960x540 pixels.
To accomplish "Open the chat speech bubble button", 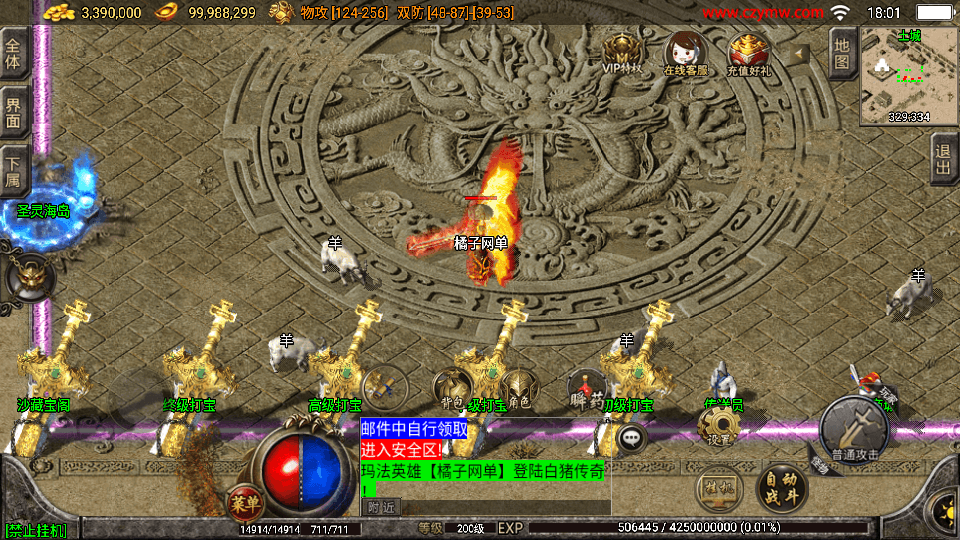I will tap(631, 437).
